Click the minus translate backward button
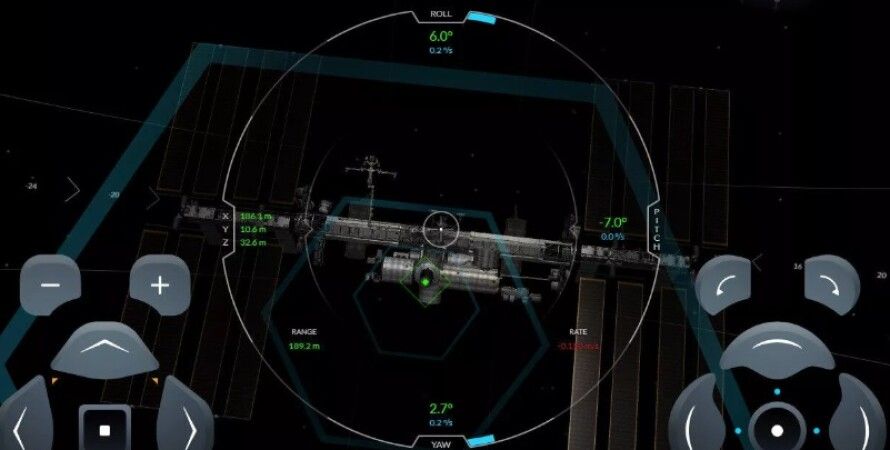The height and width of the screenshot is (450, 890). [50, 285]
